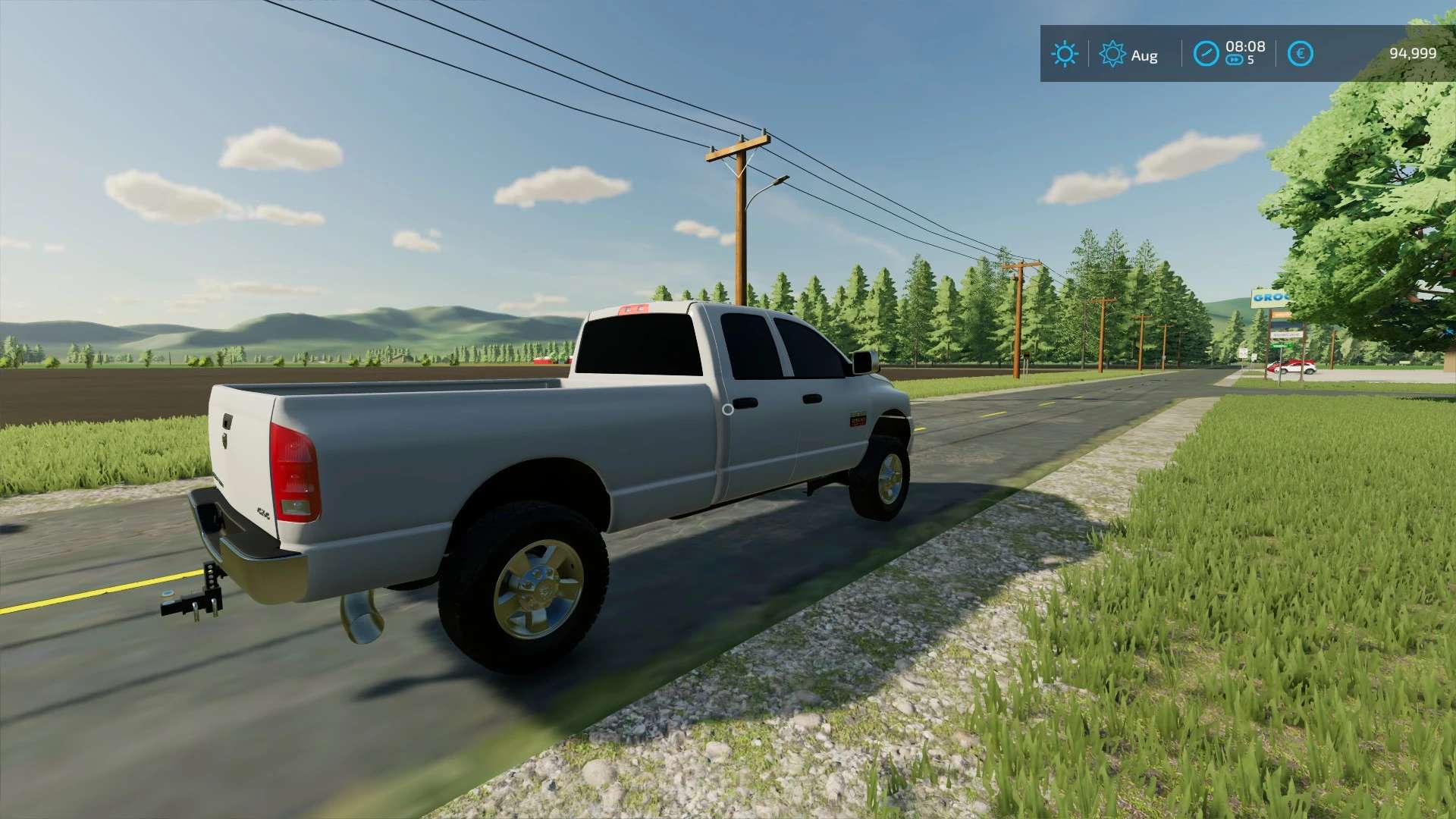
Task: Open the euro money balance icon
Action: (x=1300, y=54)
